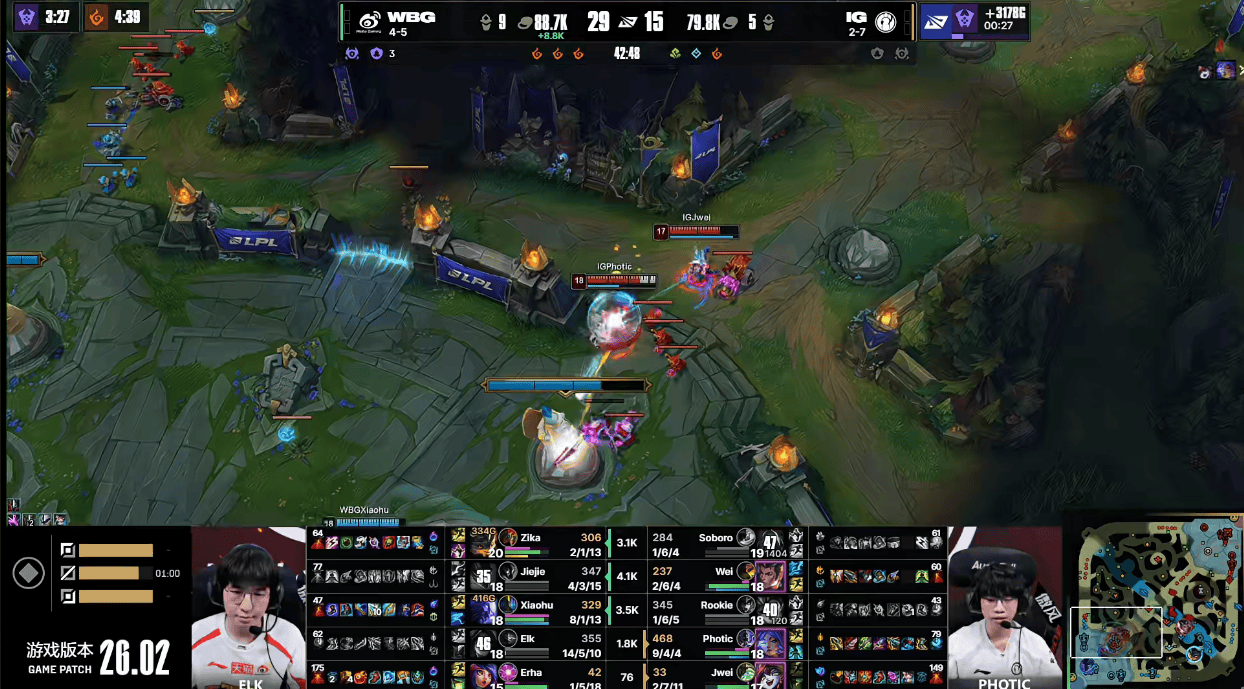
Task: Select Photic's champion portrait
Action: click(770, 643)
